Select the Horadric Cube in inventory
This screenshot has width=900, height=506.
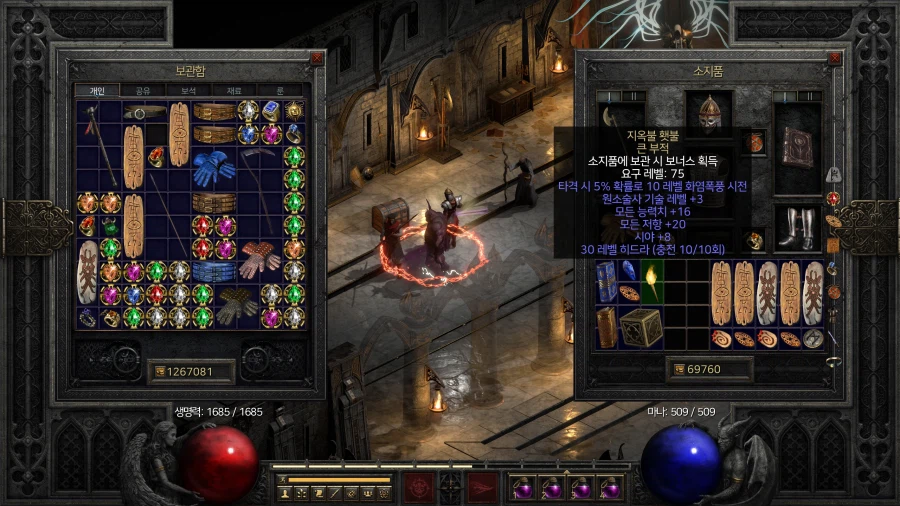coord(640,327)
